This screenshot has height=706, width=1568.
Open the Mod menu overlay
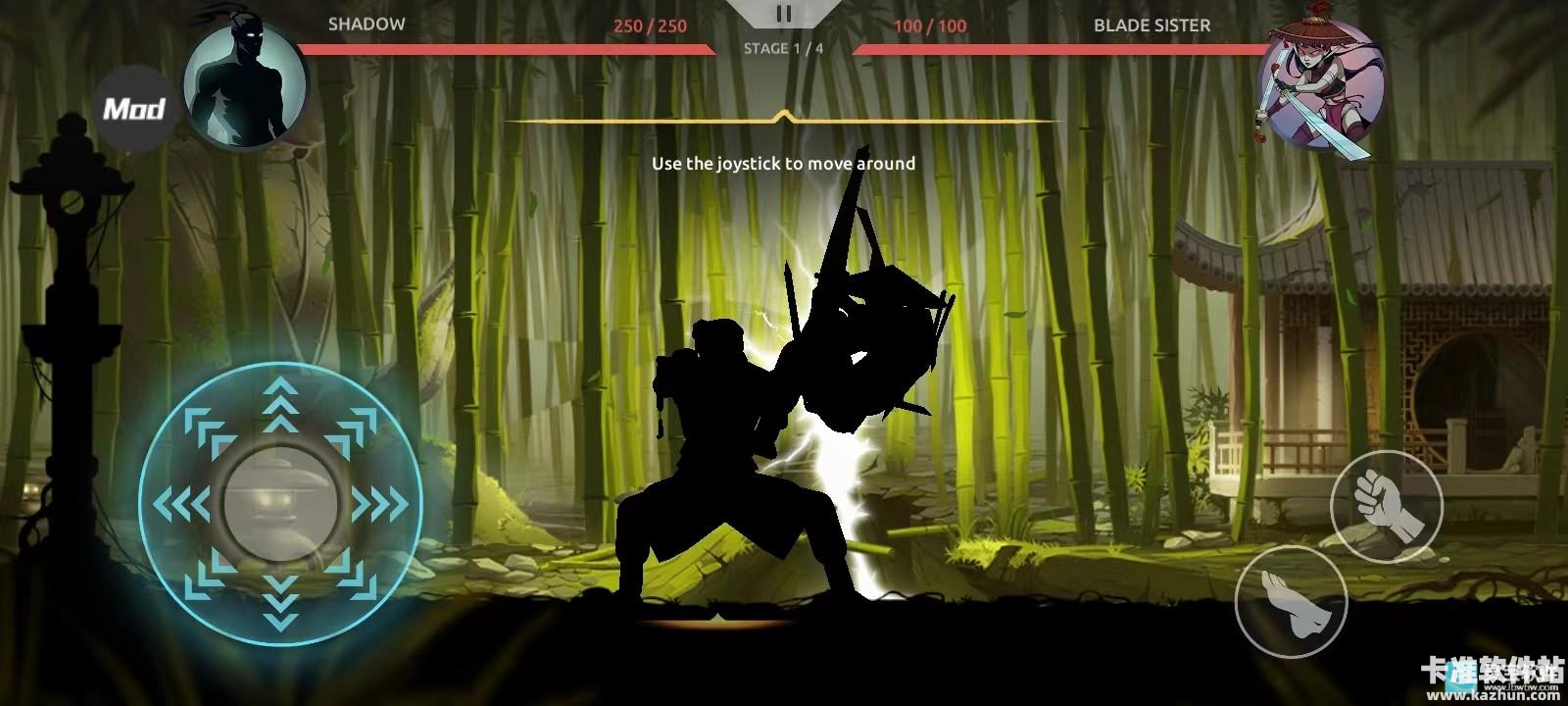point(134,108)
